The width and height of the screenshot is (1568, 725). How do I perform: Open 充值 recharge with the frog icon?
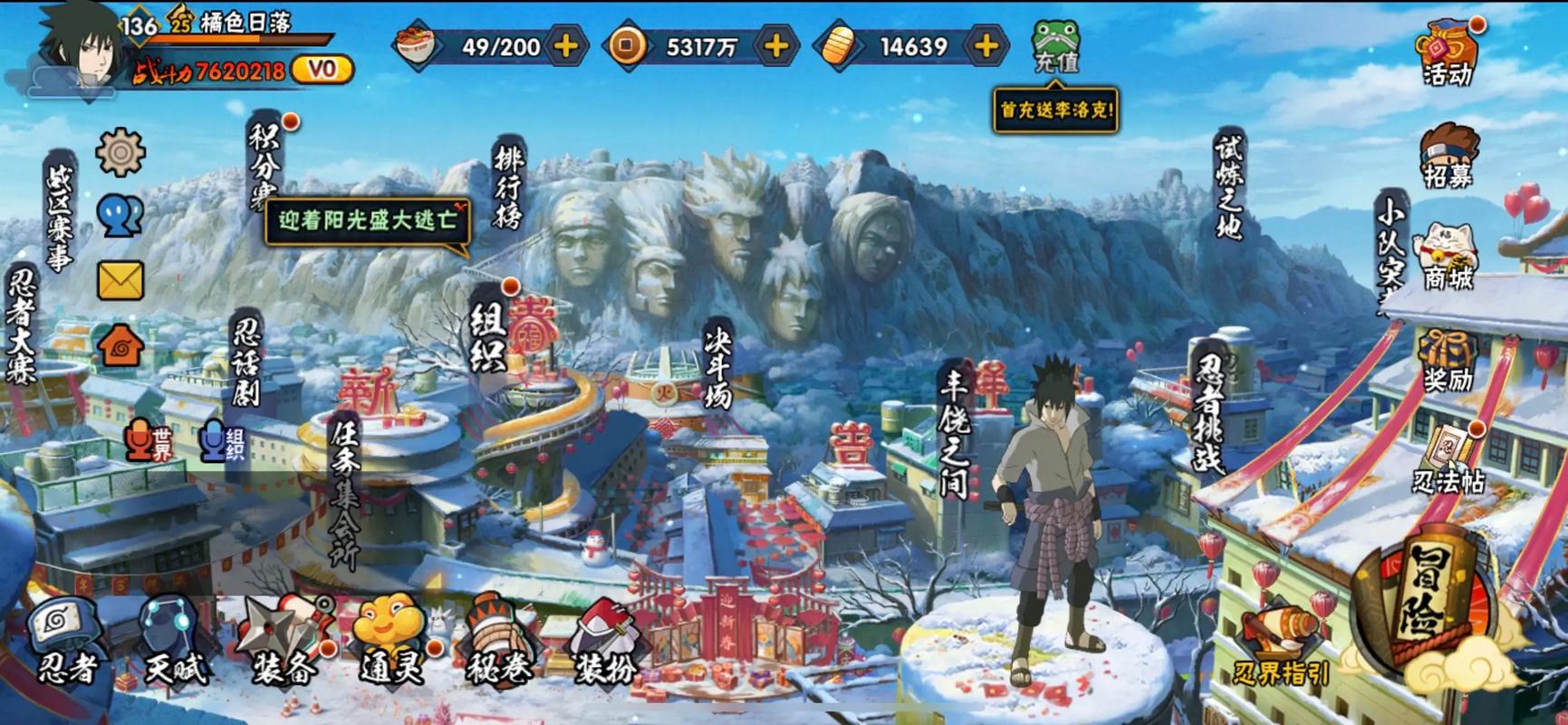point(1056,45)
